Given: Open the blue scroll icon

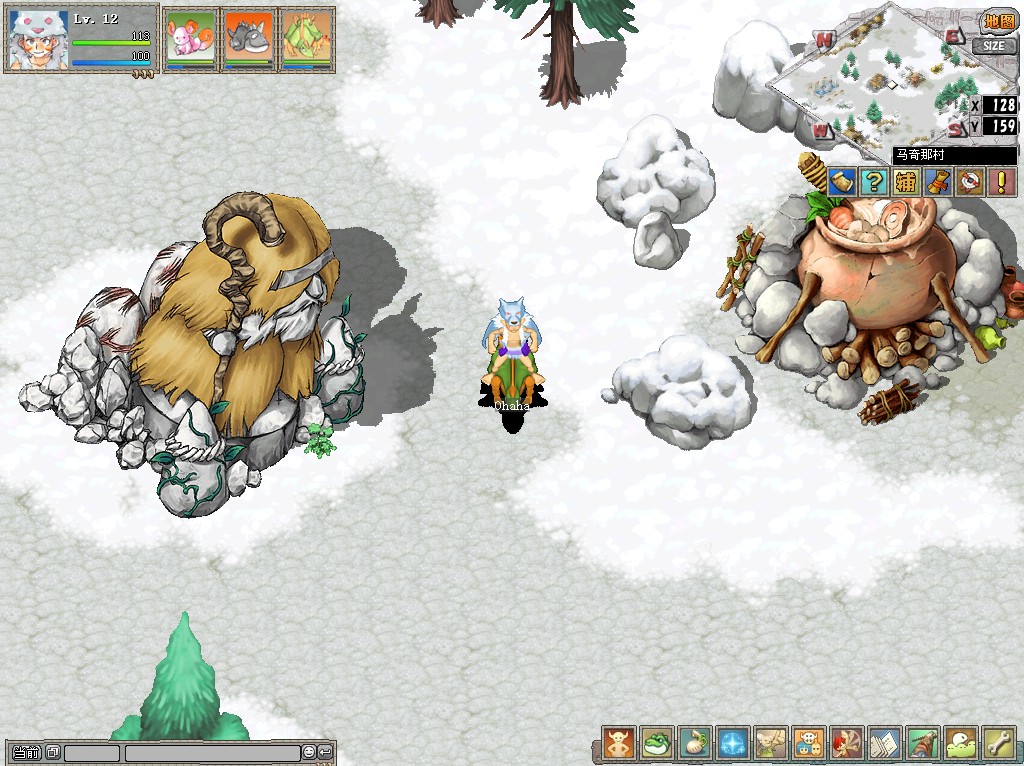Looking at the screenshot, I should coord(842,181).
